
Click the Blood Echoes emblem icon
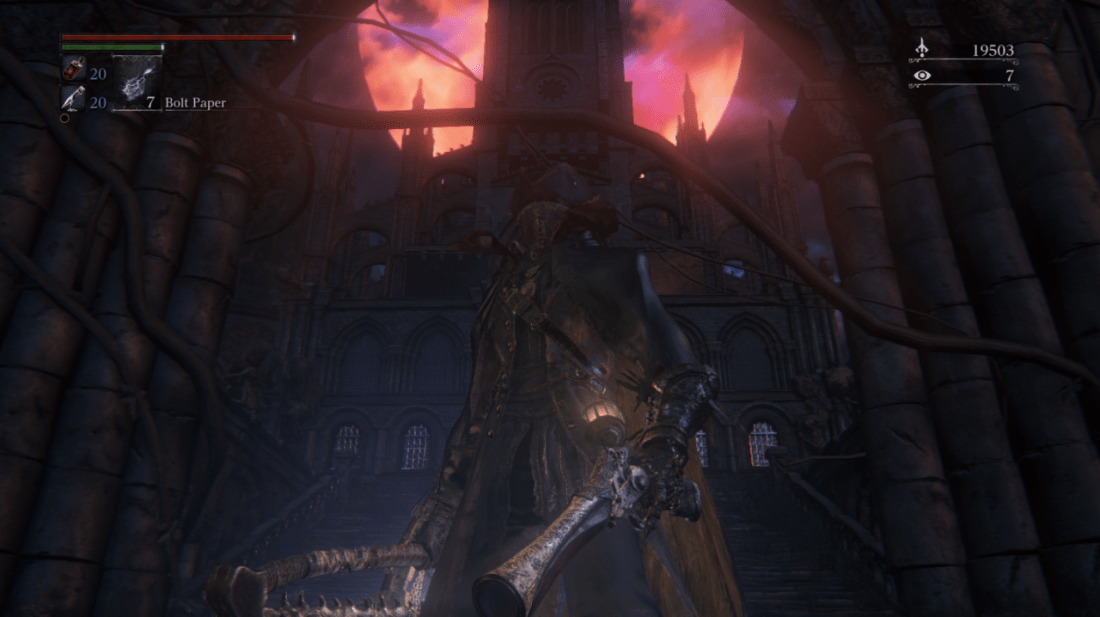[x=921, y=50]
